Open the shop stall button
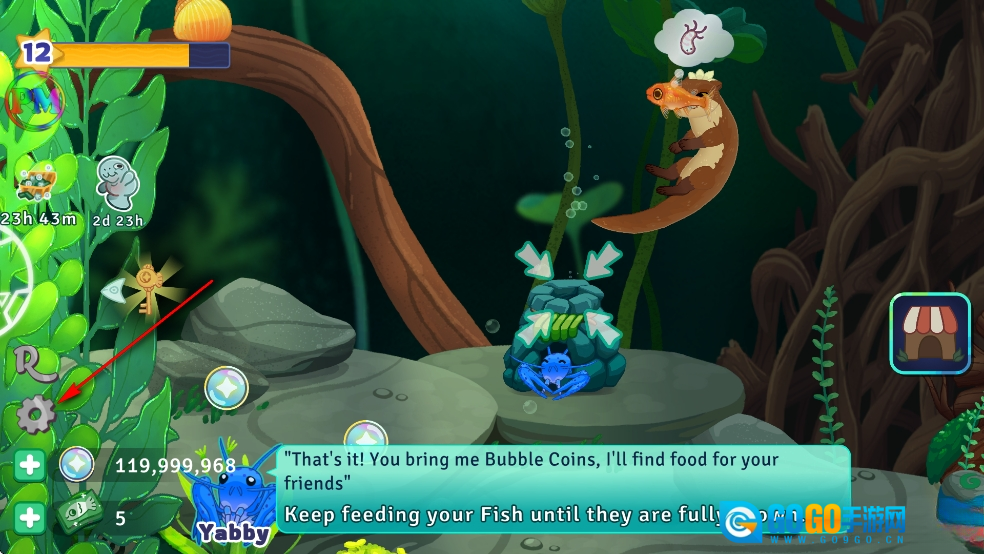 (930, 333)
